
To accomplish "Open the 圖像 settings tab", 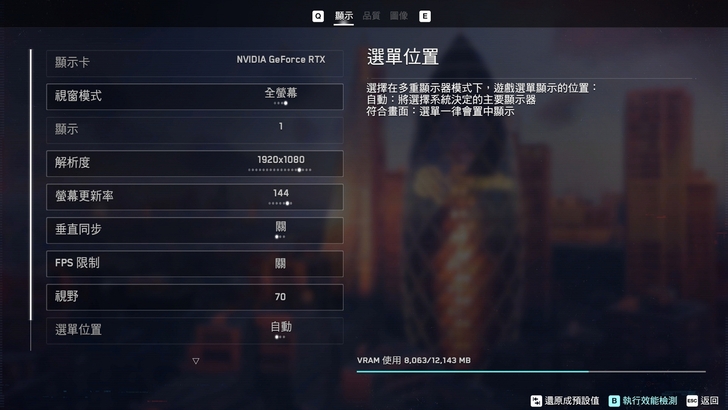I will [x=398, y=16].
